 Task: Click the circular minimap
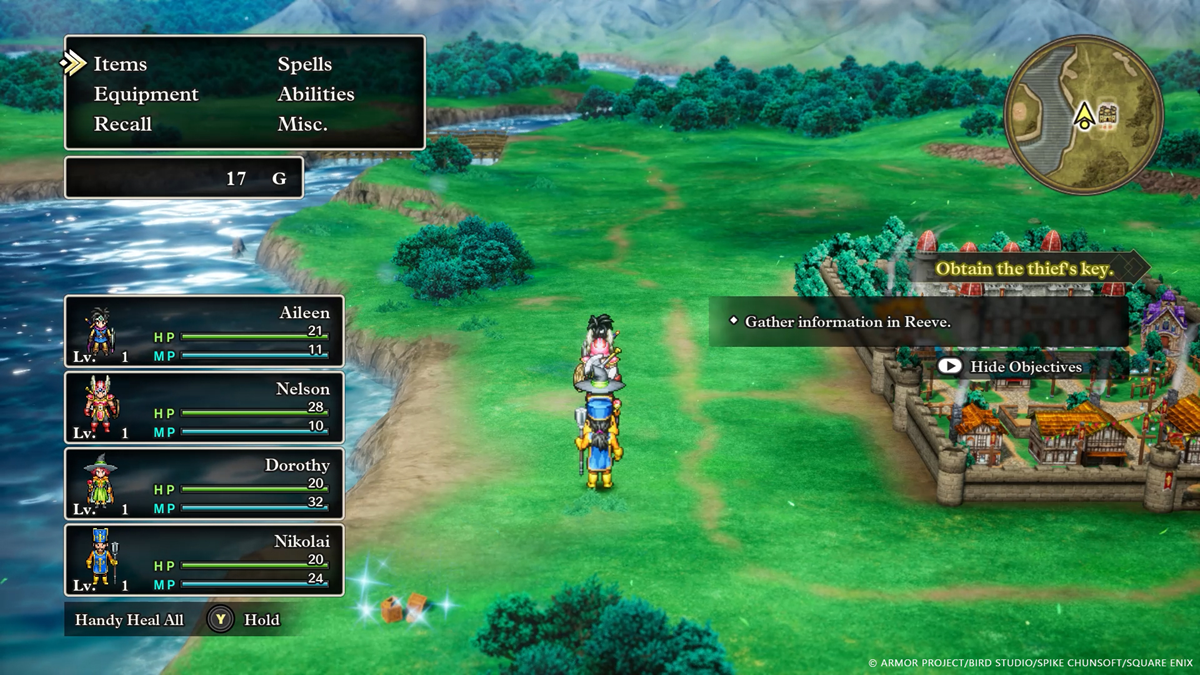pos(1083,117)
